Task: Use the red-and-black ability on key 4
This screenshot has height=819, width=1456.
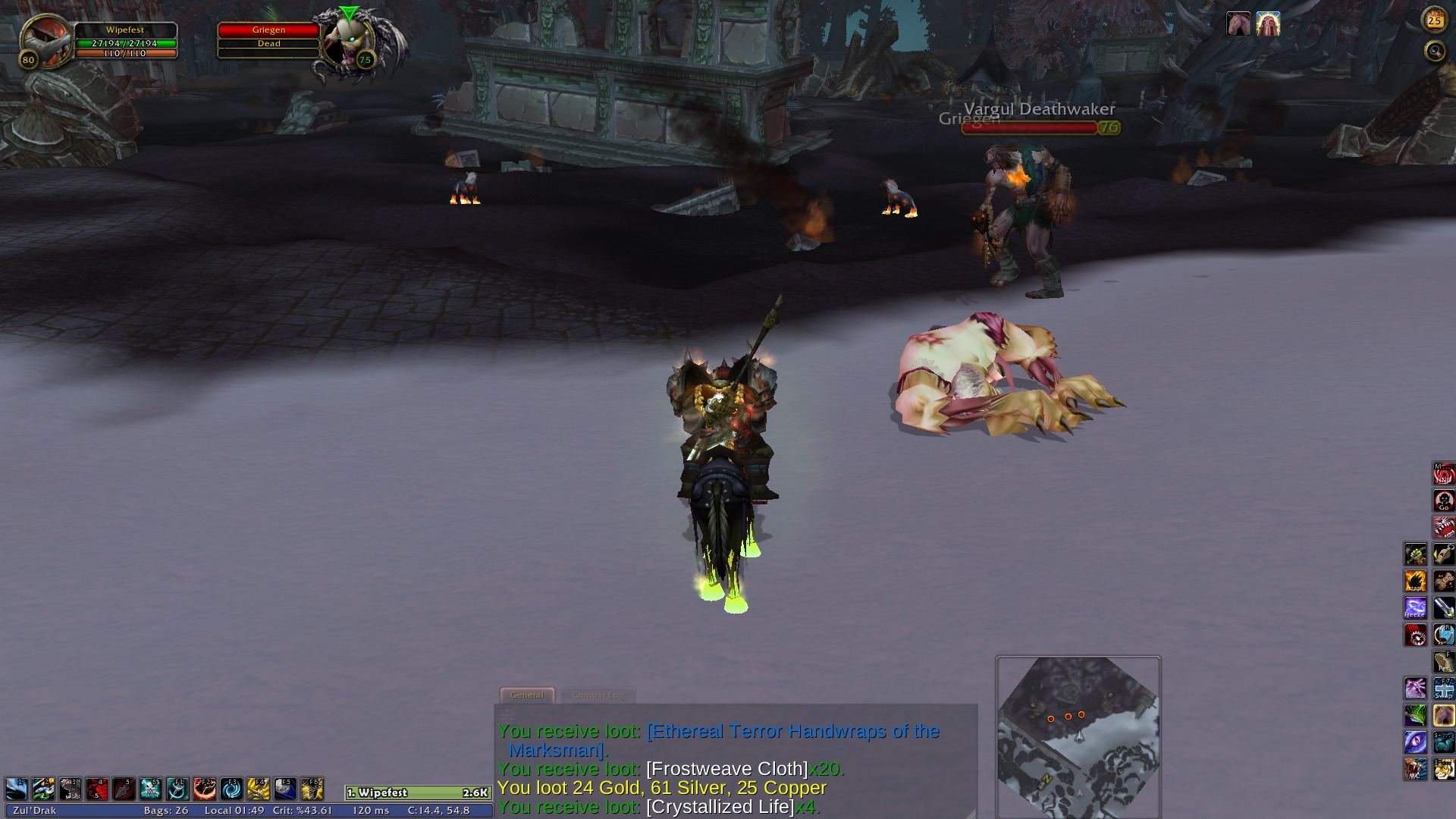Action: [x=97, y=789]
